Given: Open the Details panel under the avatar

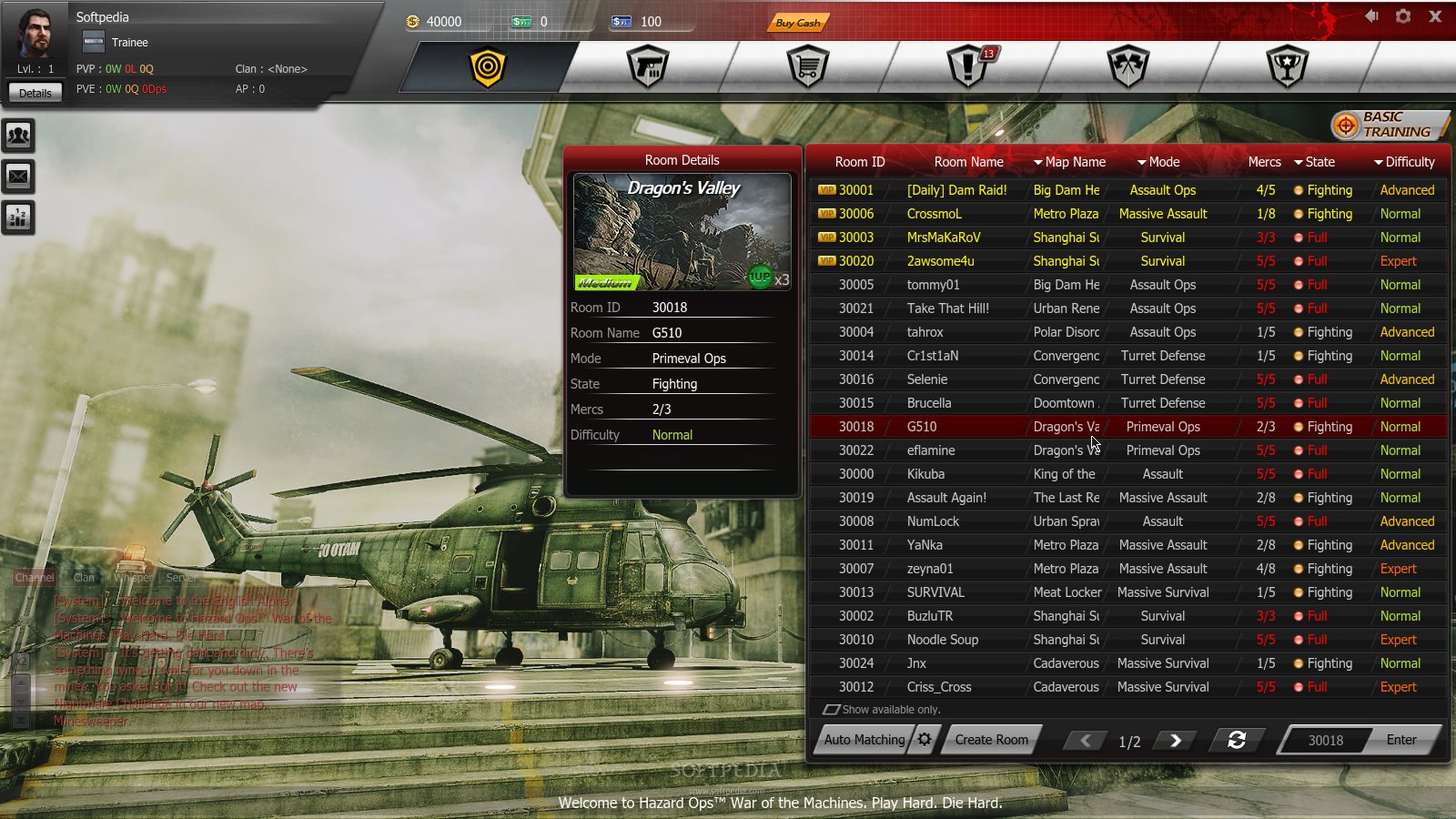Looking at the screenshot, I should 35,93.
